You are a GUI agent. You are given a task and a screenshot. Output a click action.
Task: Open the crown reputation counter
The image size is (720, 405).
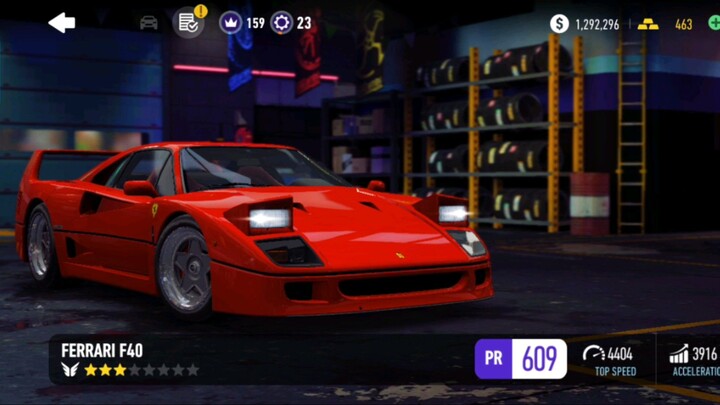coord(242,22)
